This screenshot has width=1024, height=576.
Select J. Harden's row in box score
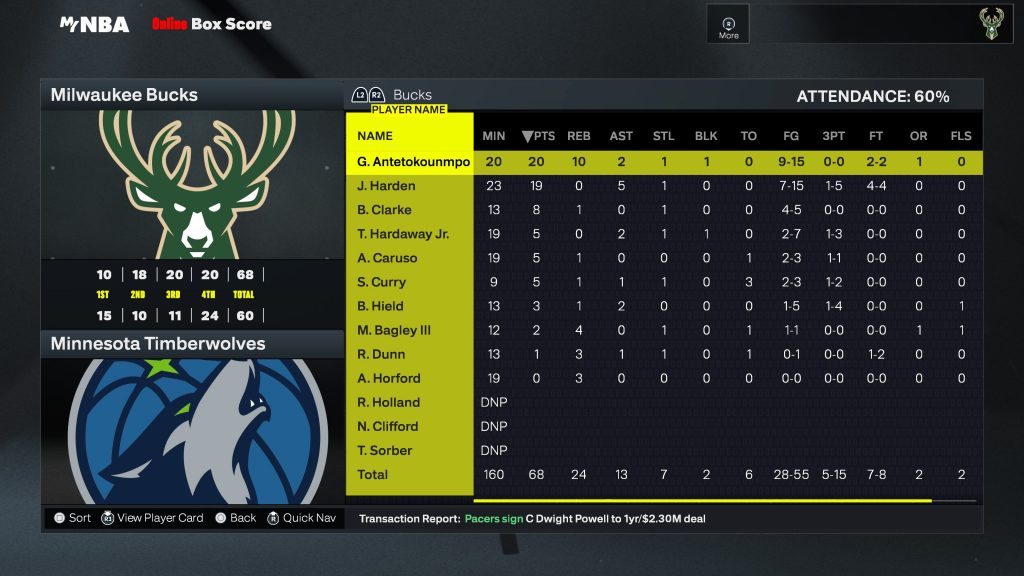386,186
